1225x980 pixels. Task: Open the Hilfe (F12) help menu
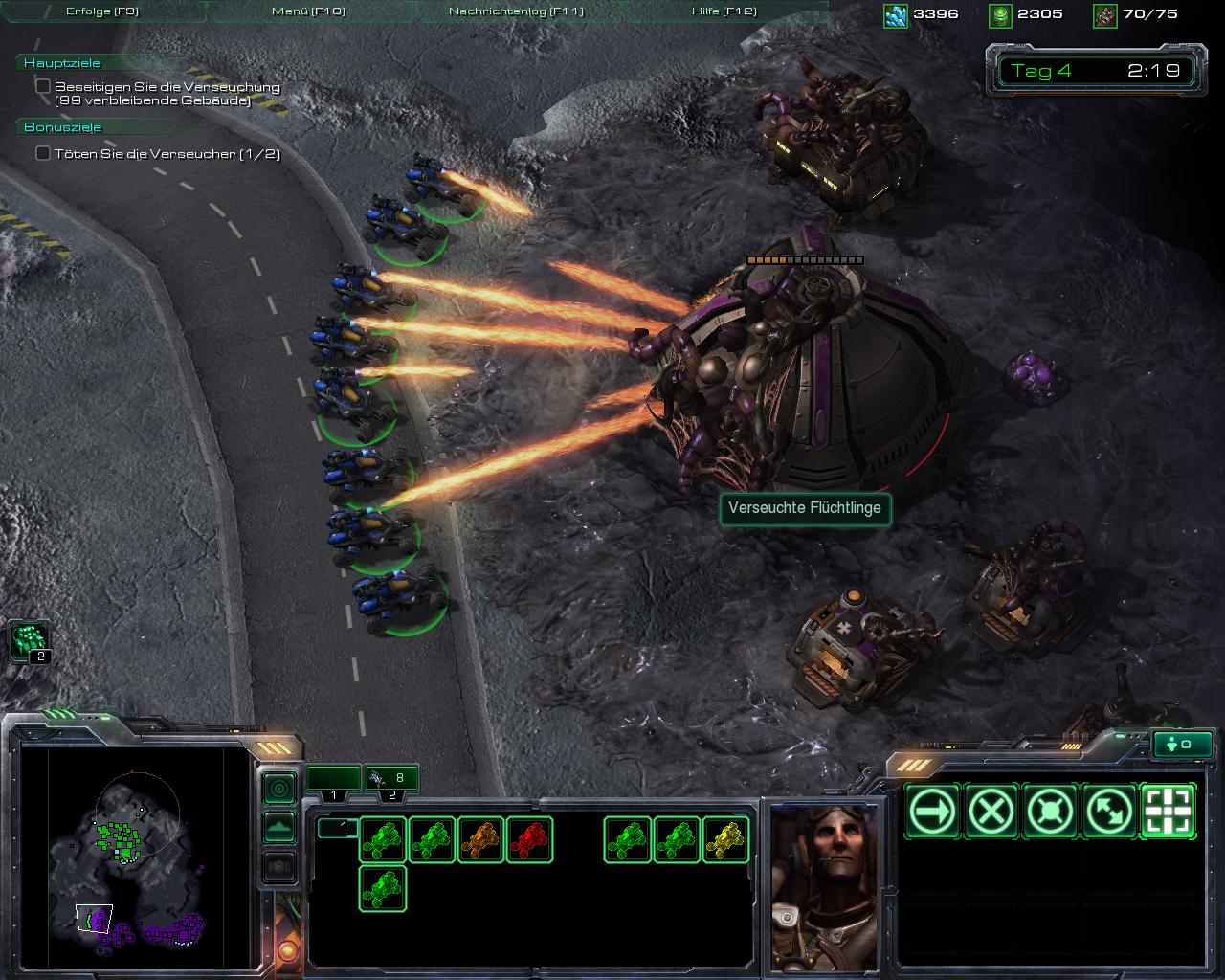tap(724, 11)
